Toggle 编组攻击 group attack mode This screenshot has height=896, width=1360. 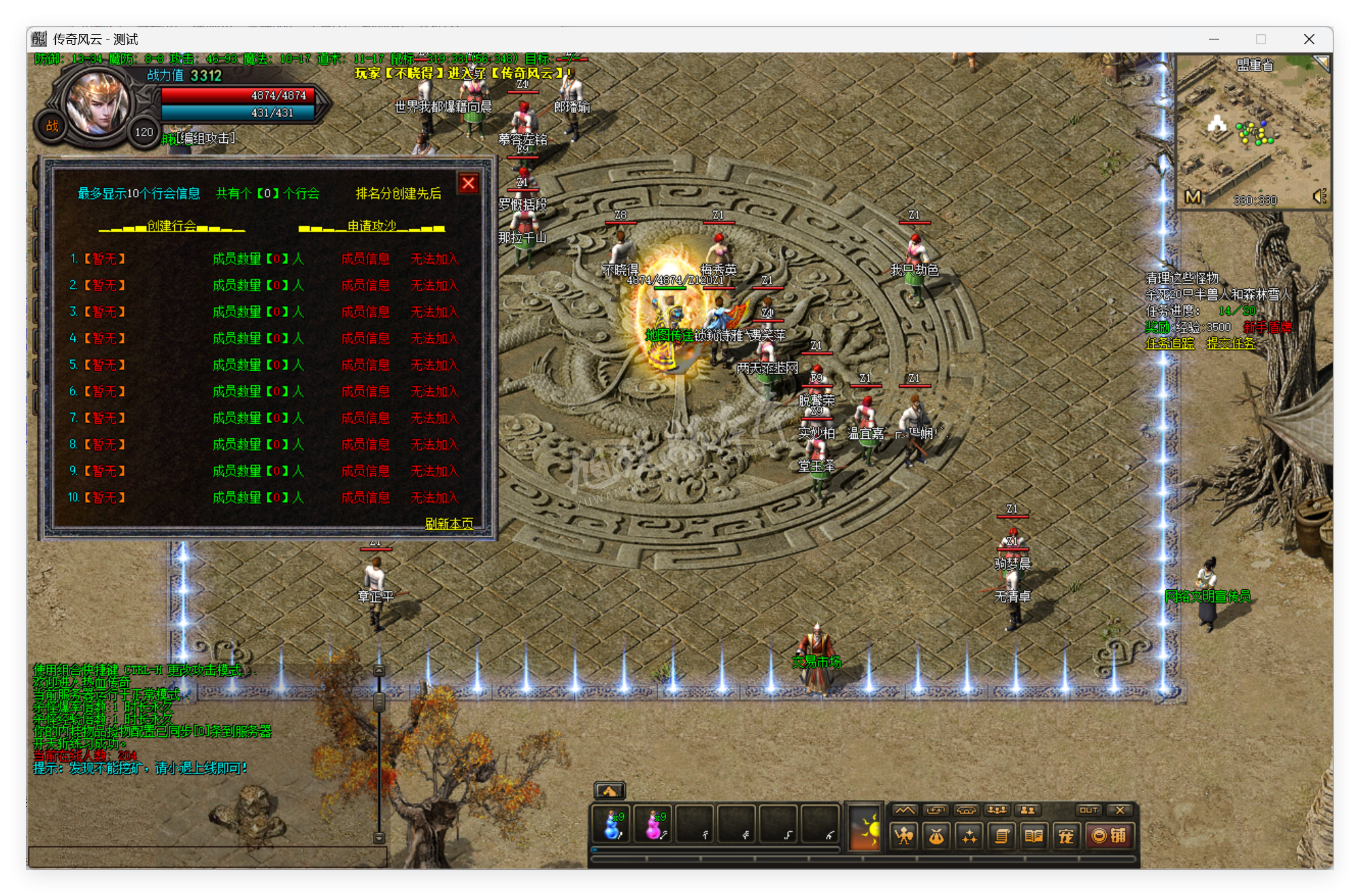coord(204,137)
